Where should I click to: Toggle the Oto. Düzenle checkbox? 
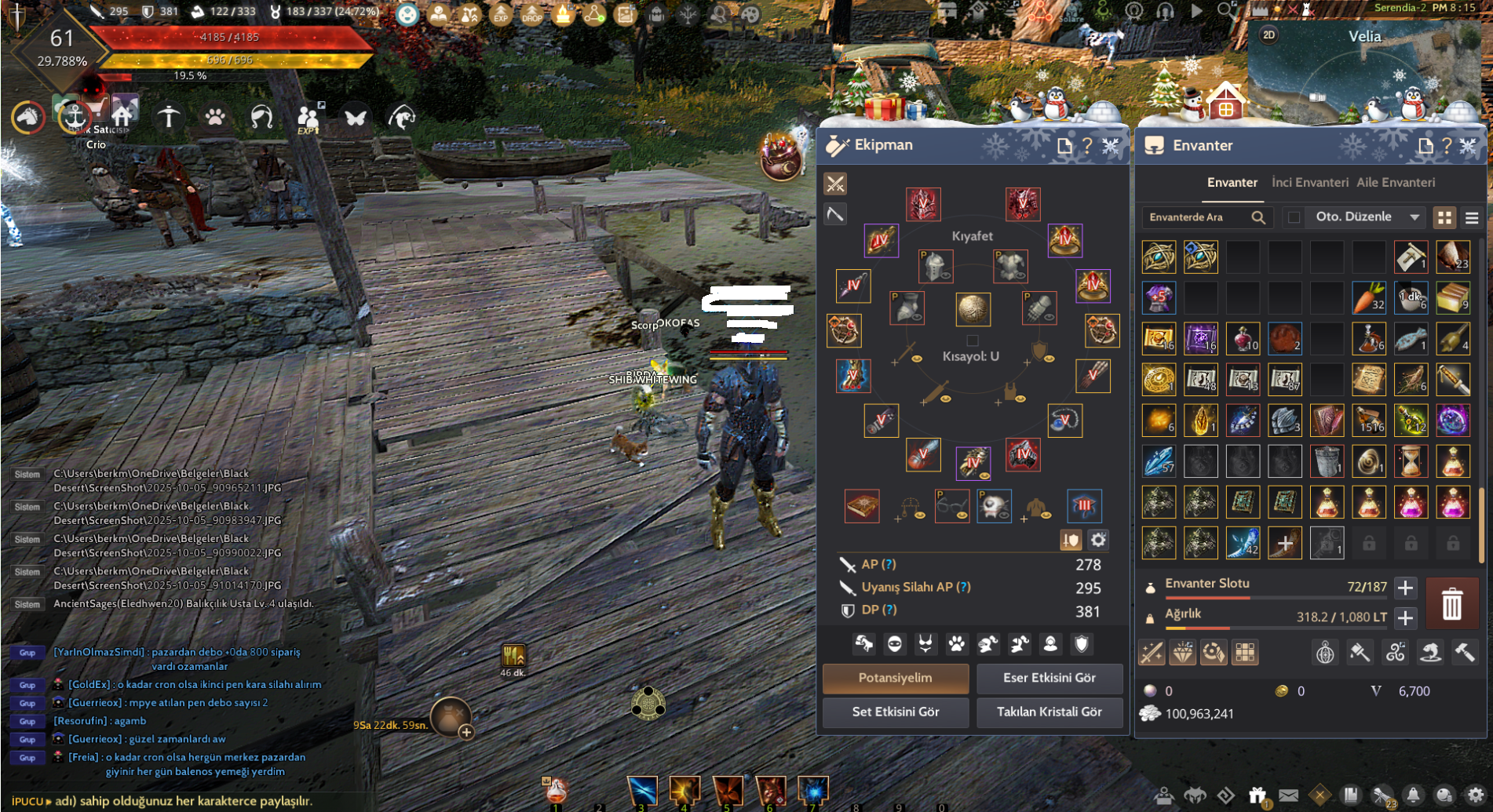point(1294,217)
